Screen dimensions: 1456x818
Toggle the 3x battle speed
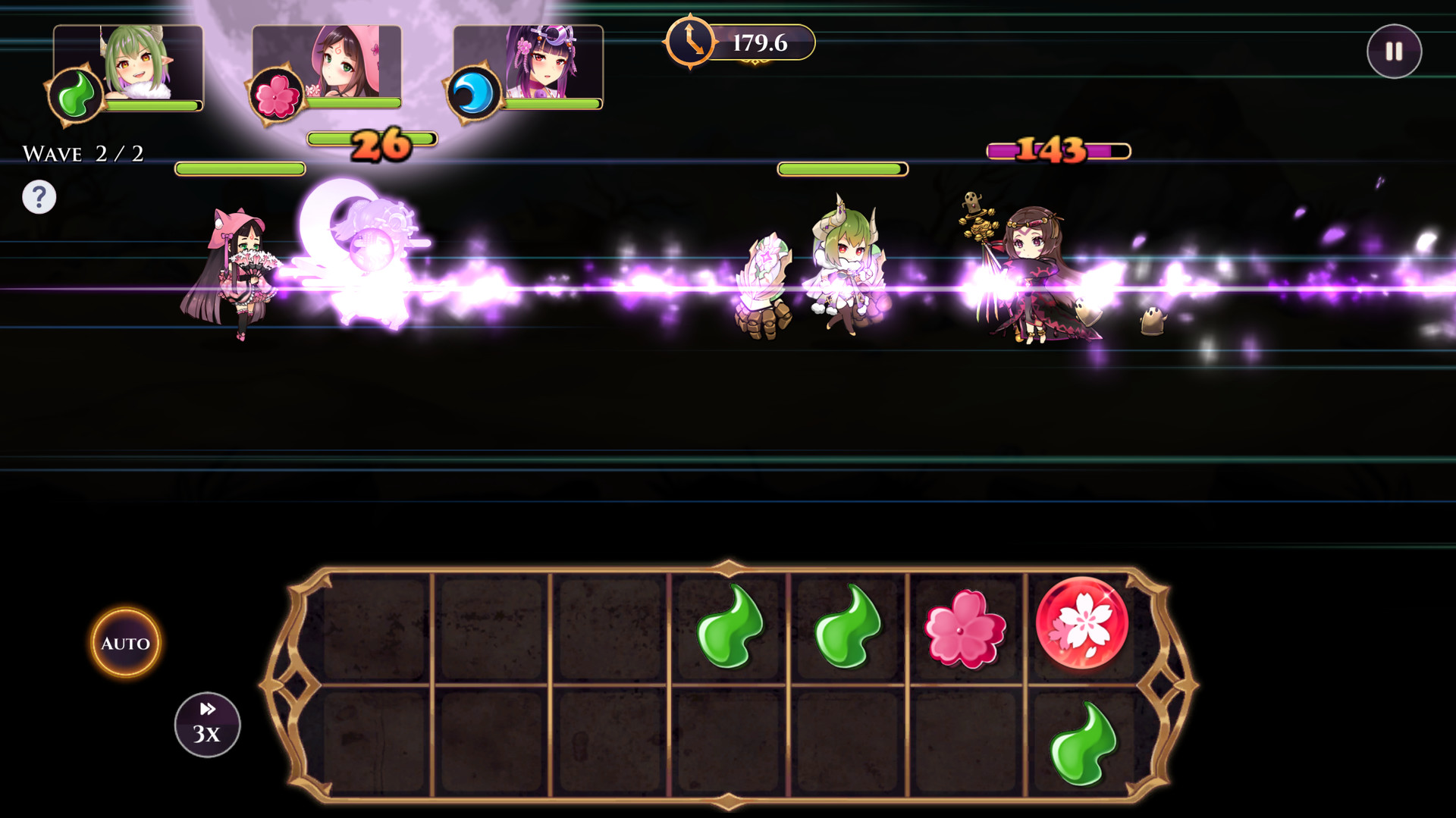[x=206, y=726]
